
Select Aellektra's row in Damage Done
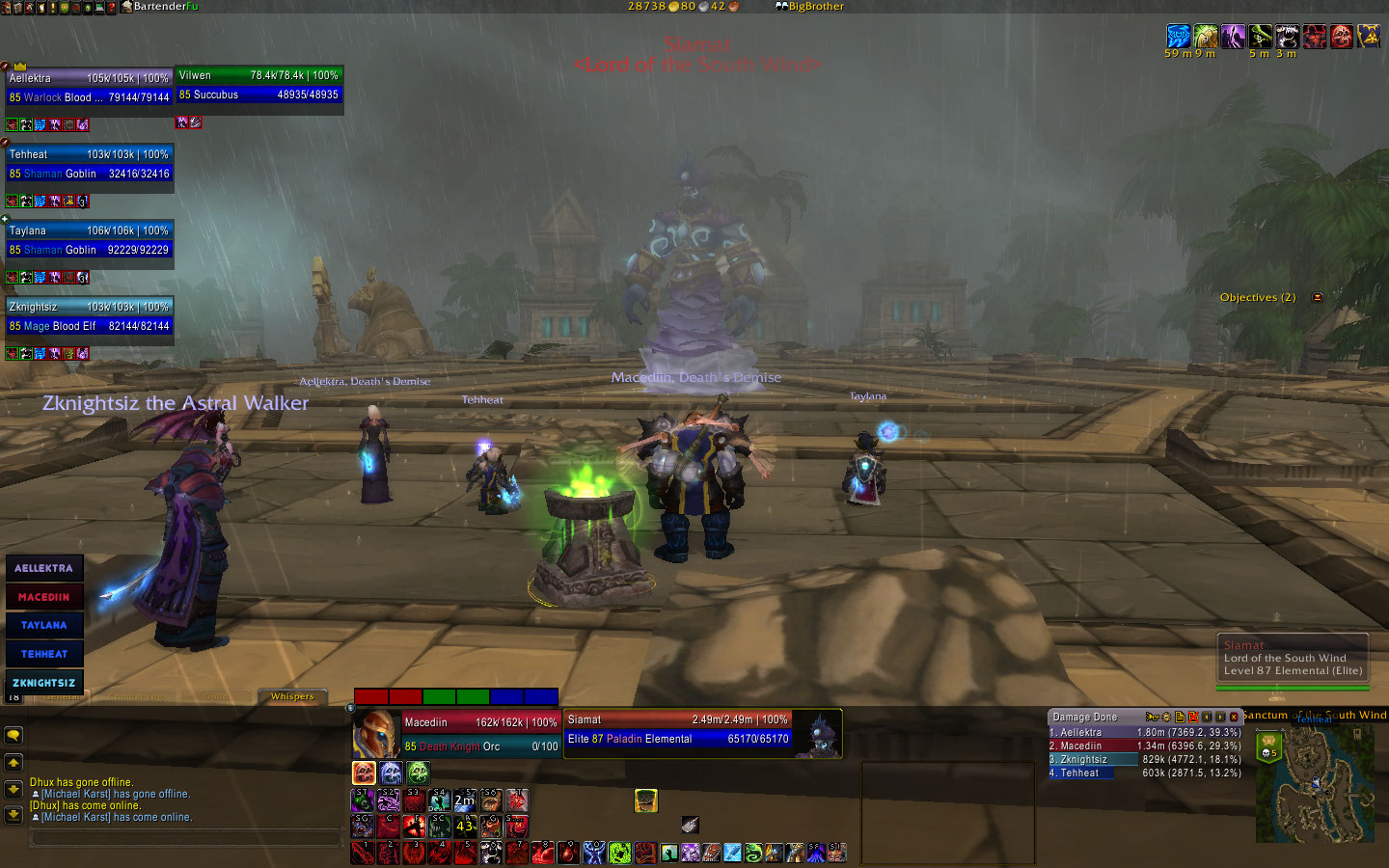click(1145, 732)
